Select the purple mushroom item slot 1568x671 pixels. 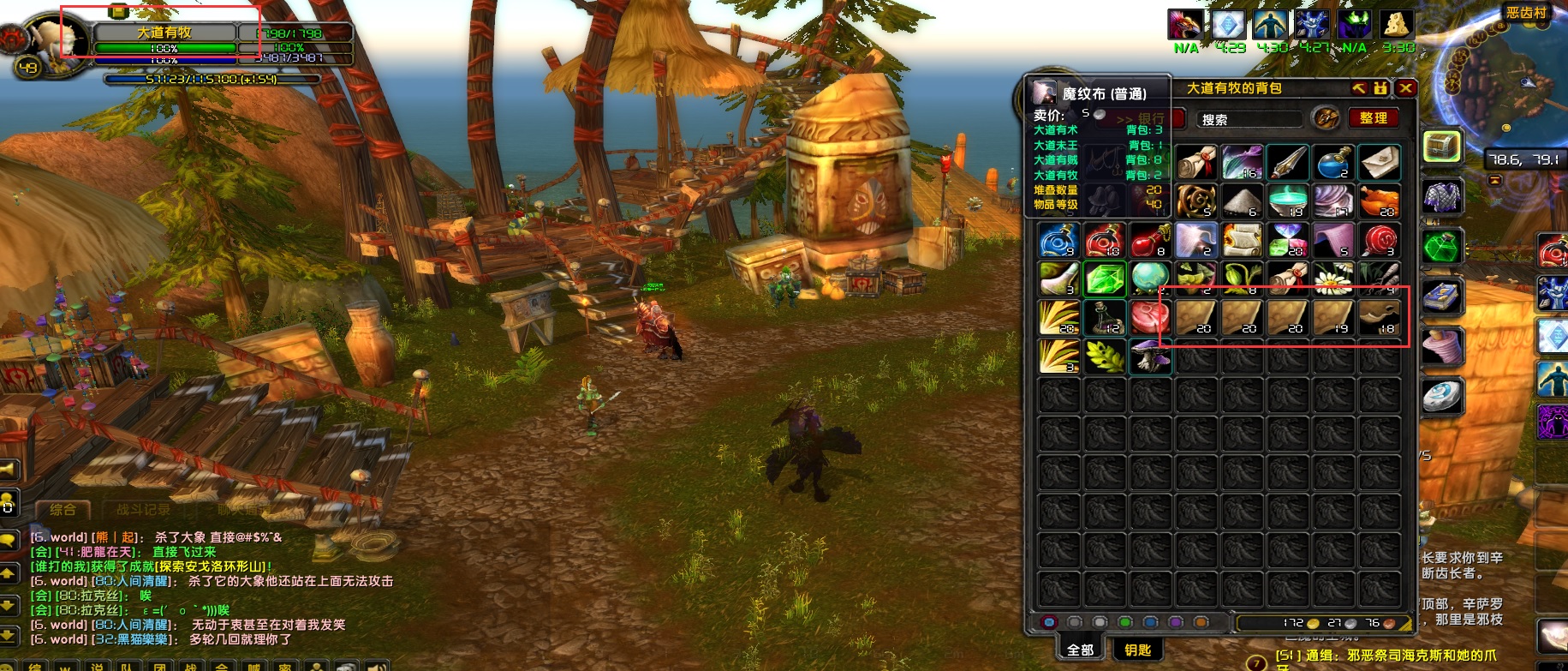(x=1149, y=356)
